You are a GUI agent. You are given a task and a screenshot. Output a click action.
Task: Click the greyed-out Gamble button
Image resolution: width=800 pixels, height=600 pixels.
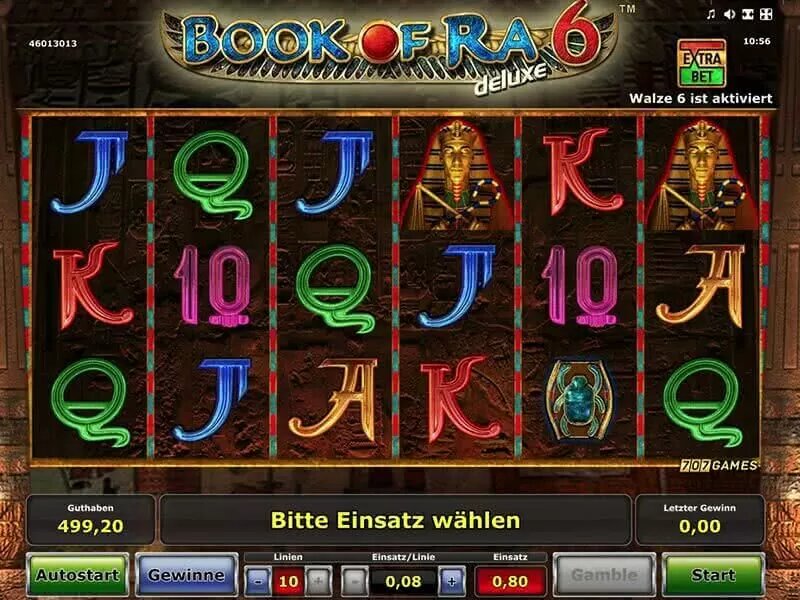[x=604, y=575]
